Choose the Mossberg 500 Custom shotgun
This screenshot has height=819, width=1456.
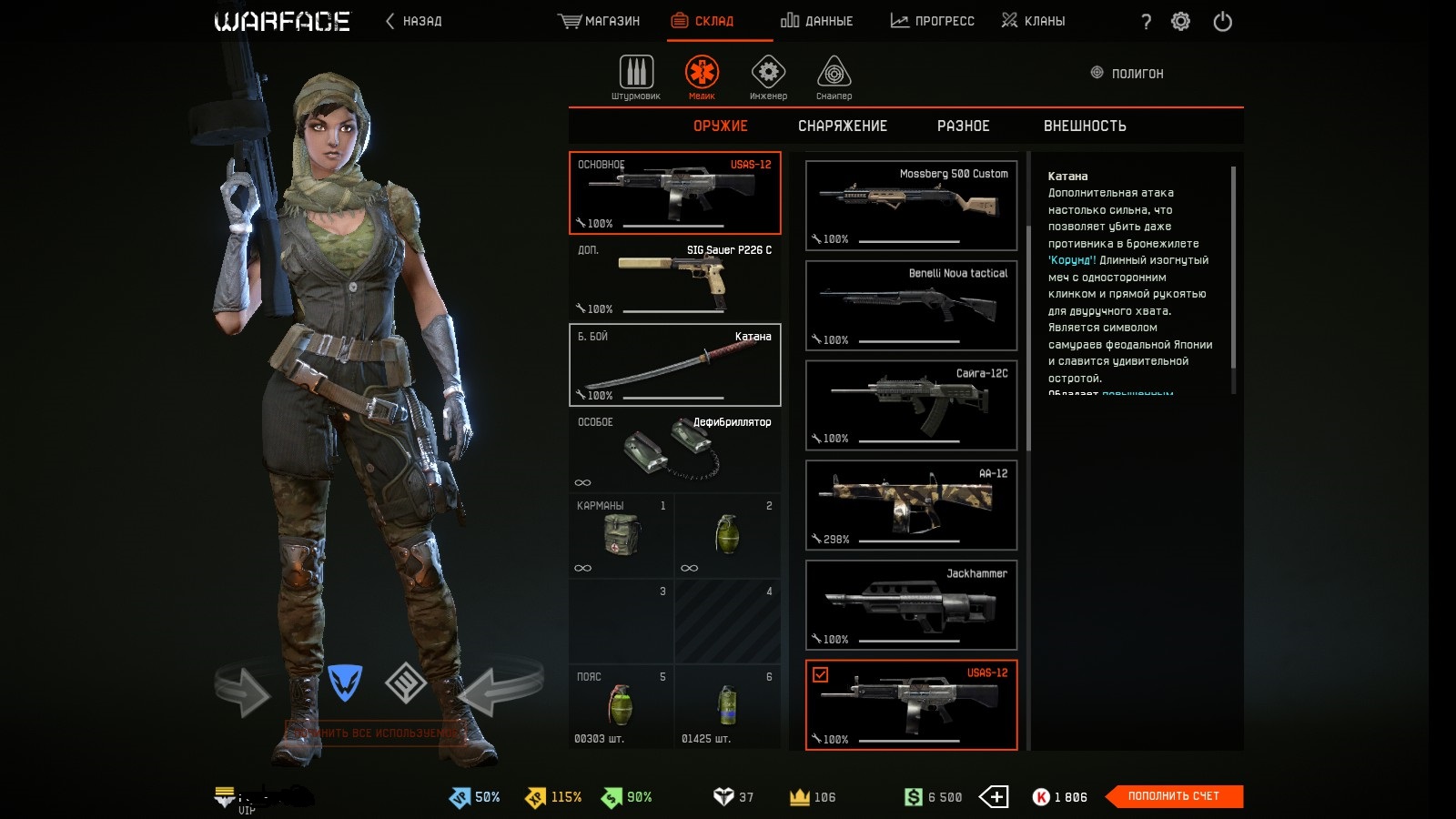coord(911,206)
